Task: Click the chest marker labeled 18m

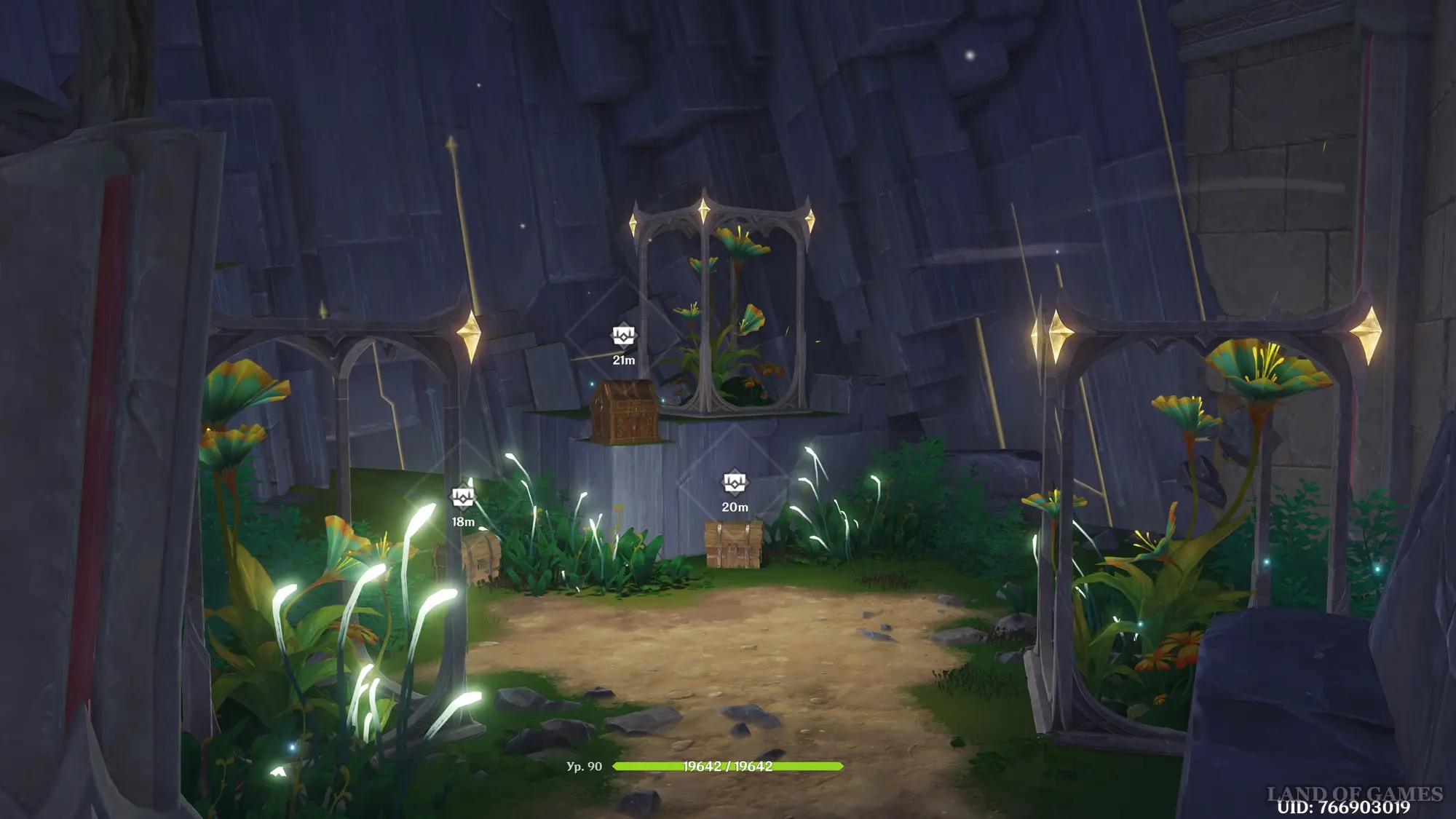Action: point(462,499)
